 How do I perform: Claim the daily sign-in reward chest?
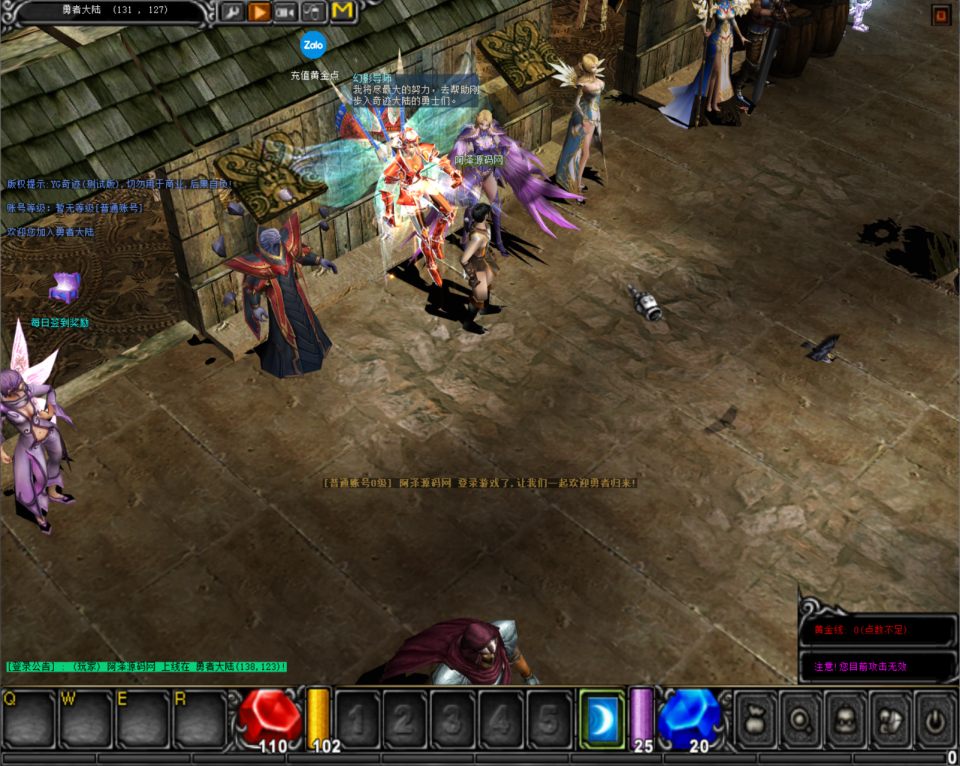coord(64,289)
